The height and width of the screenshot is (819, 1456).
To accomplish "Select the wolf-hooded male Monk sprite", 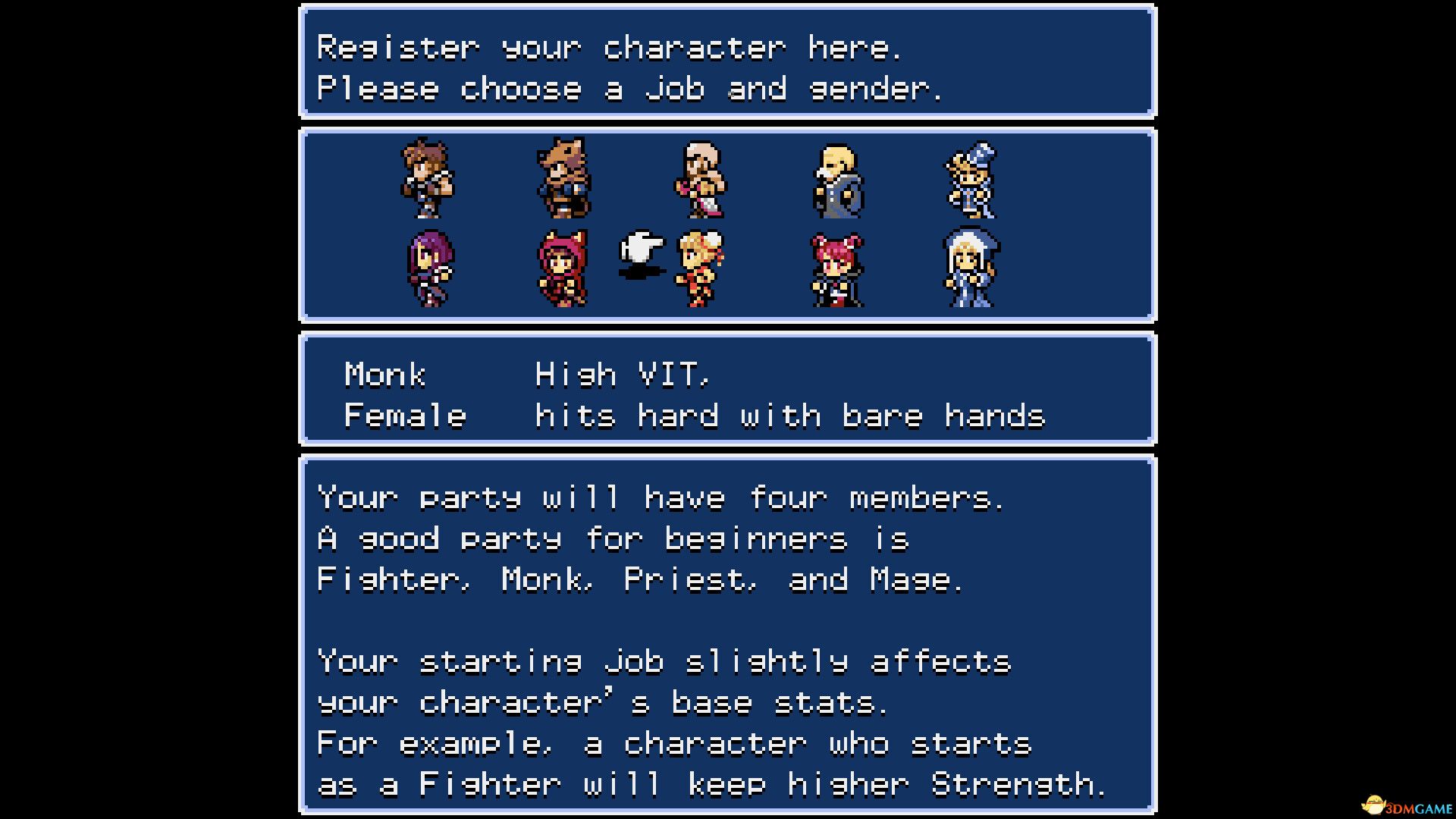I will pos(564,178).
